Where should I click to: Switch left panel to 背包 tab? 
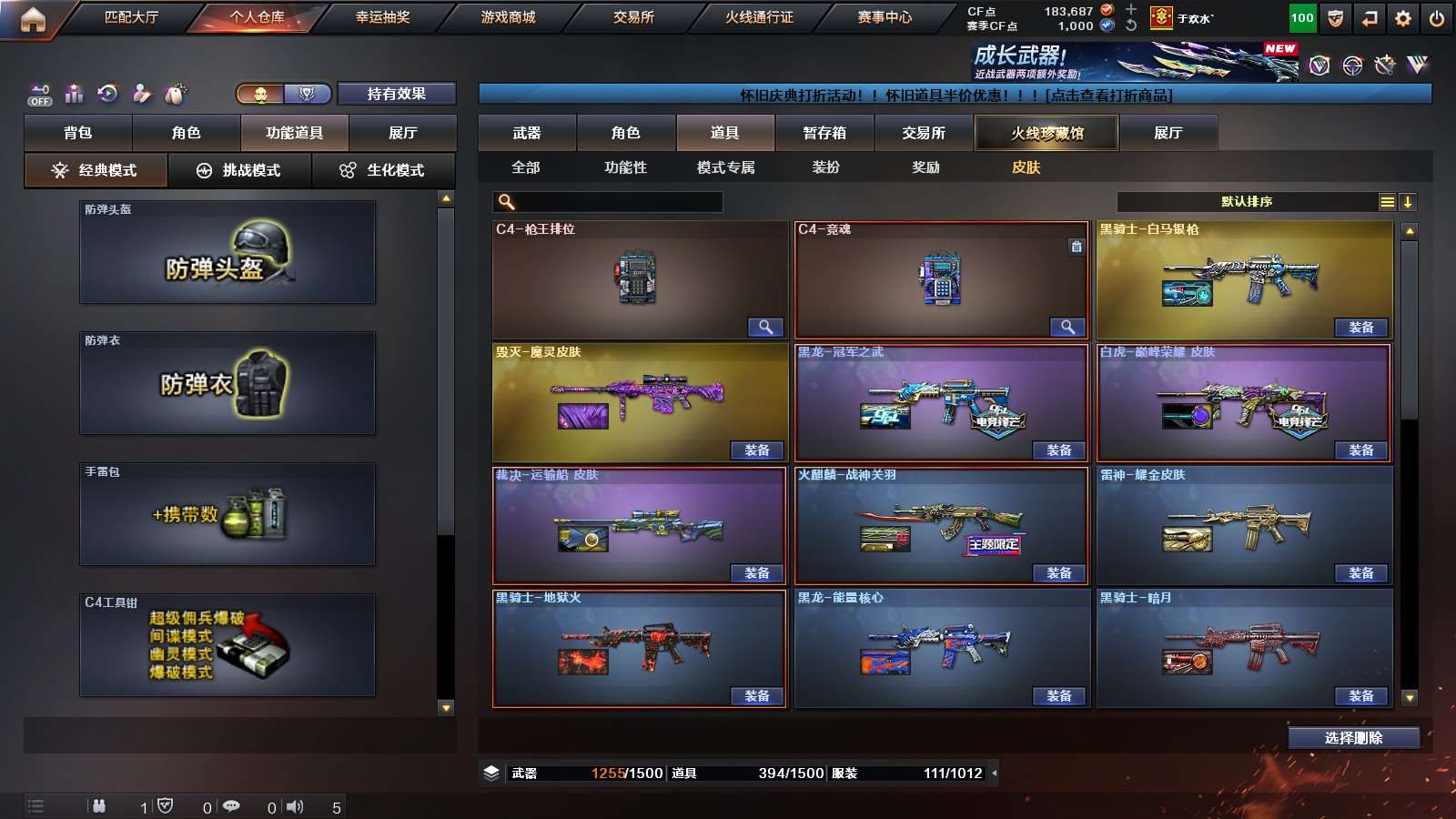(78, 133)
